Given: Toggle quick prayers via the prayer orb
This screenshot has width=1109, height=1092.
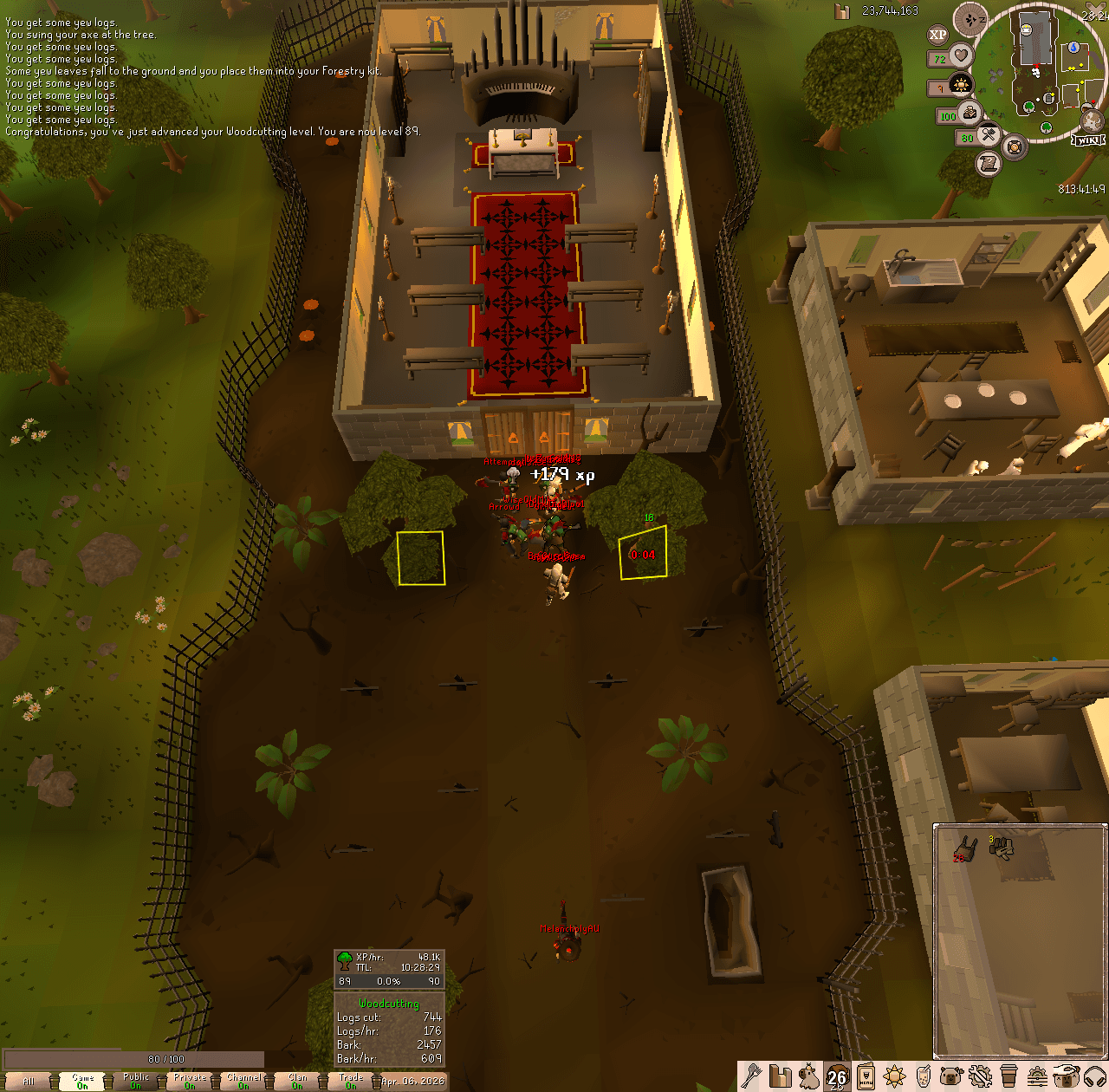Looking at the screenshot, I should click(x=961, y=85).
